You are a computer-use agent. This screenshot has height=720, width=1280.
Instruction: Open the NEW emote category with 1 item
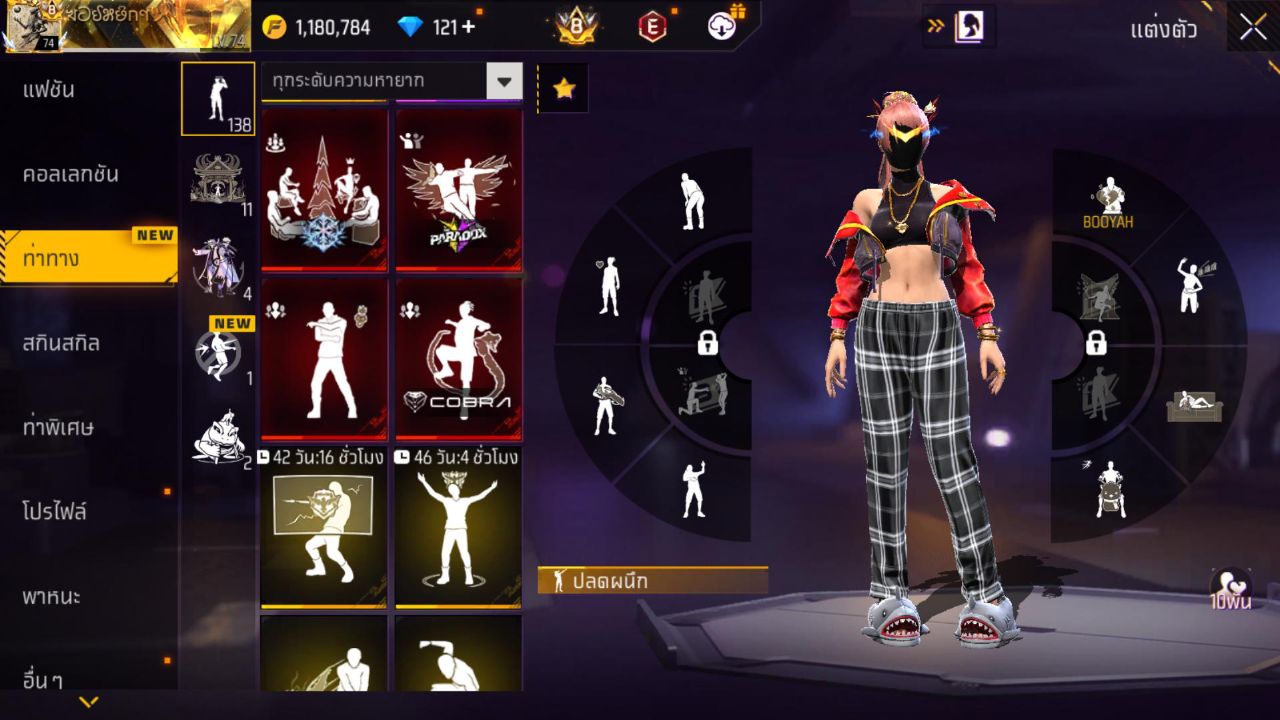(x=218, y=355)
